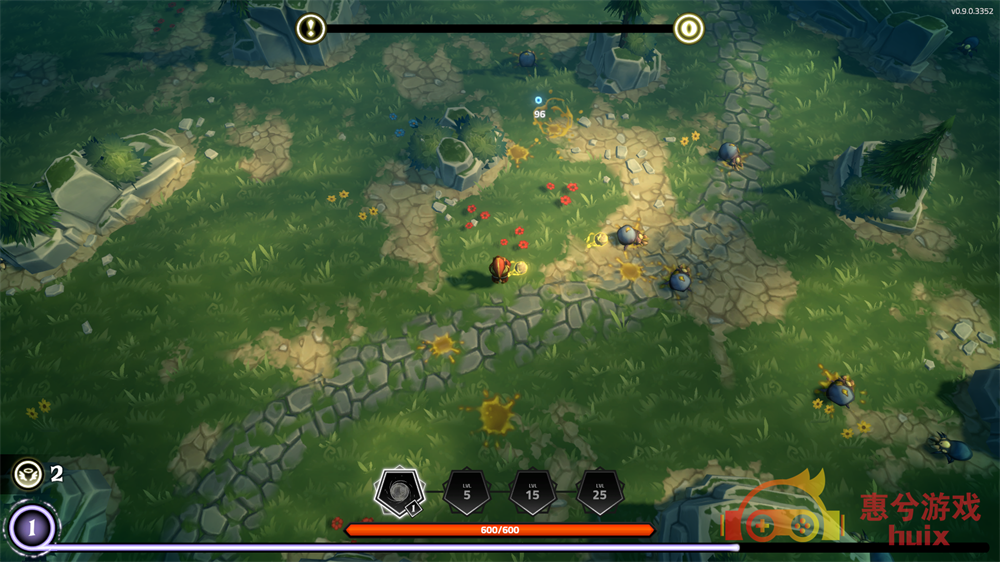Select the locked LVL 25 ability slot
Screen dimensions: 1000x562
[599, 492]
